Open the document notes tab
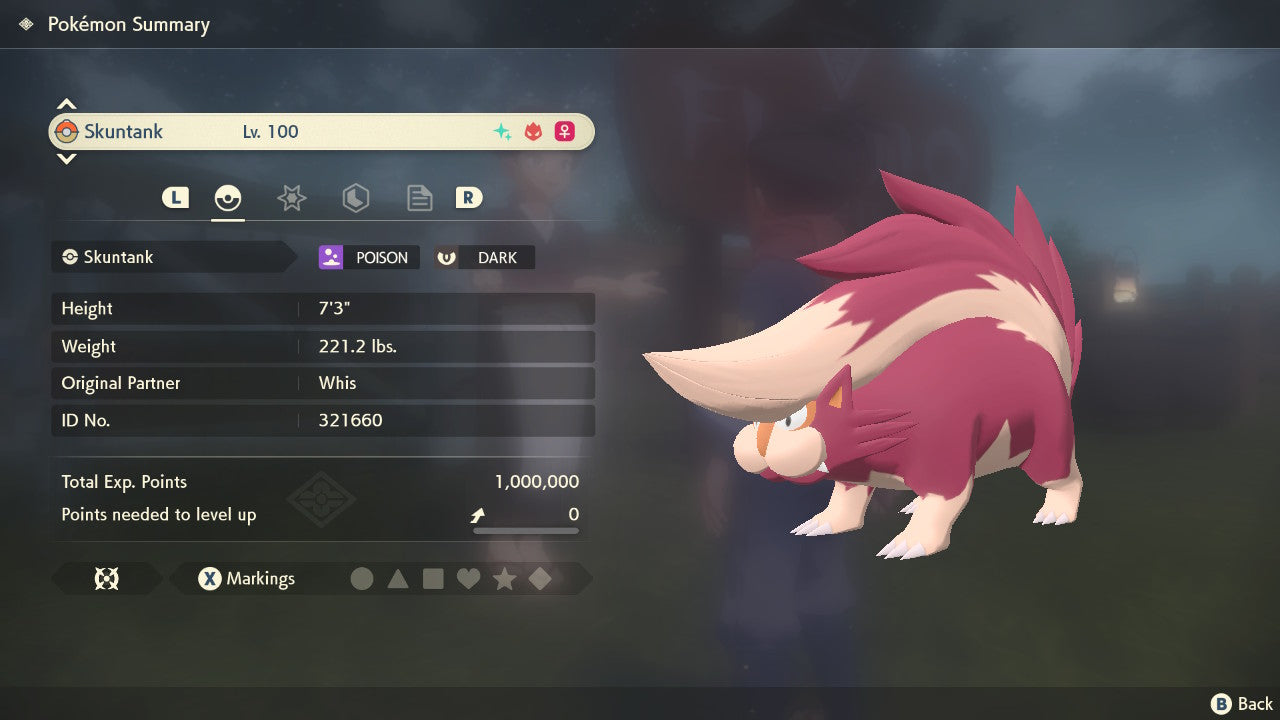1280x720 pixels. pos(419,198)
